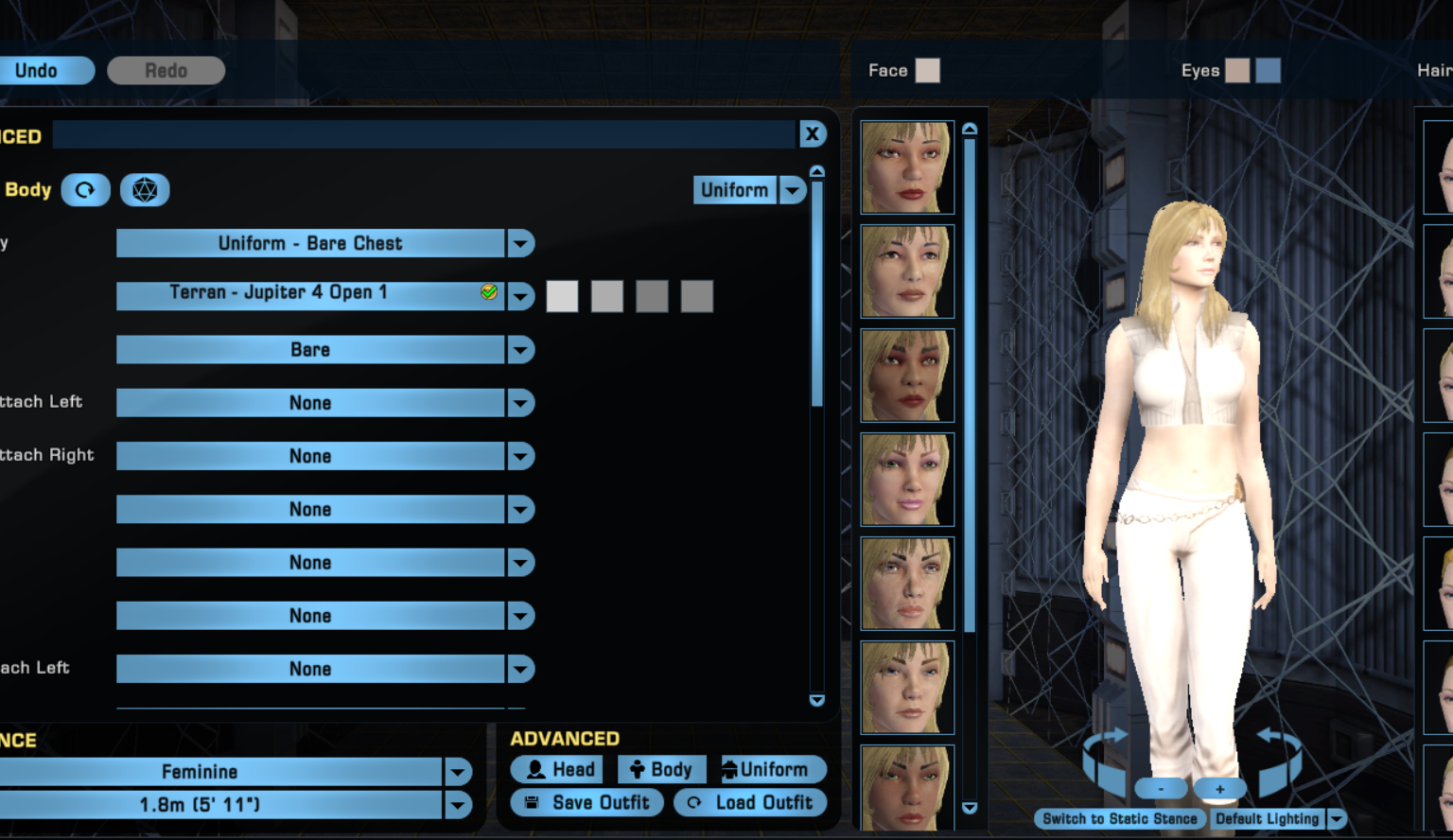Click the circular reset arrow next to Body
The height and width of the screenshot is (840, 1453).
coord(85,189)
